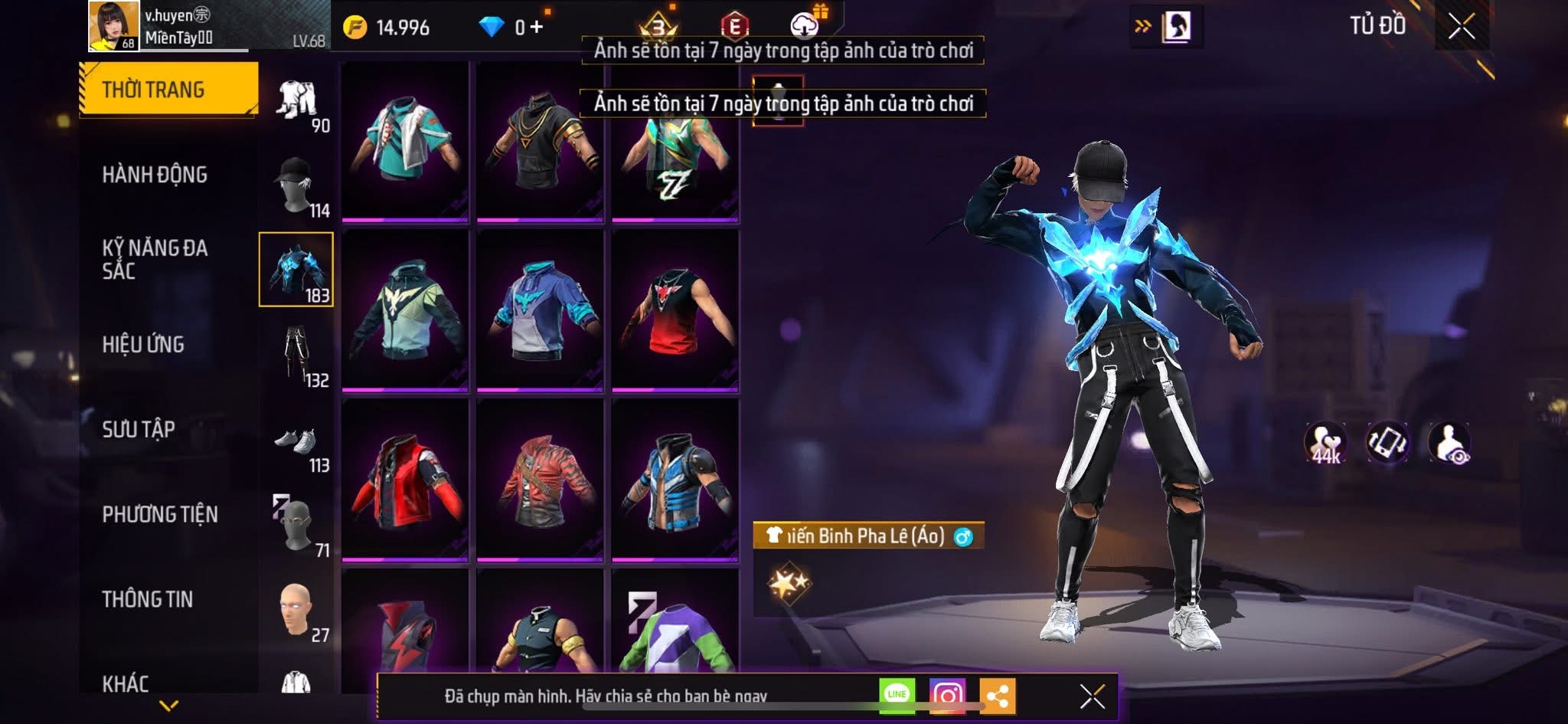Open PHƯƠNG TIỆN vehicles menu
The width and height of the screenshot is (1568, 724).
(160, 514)
